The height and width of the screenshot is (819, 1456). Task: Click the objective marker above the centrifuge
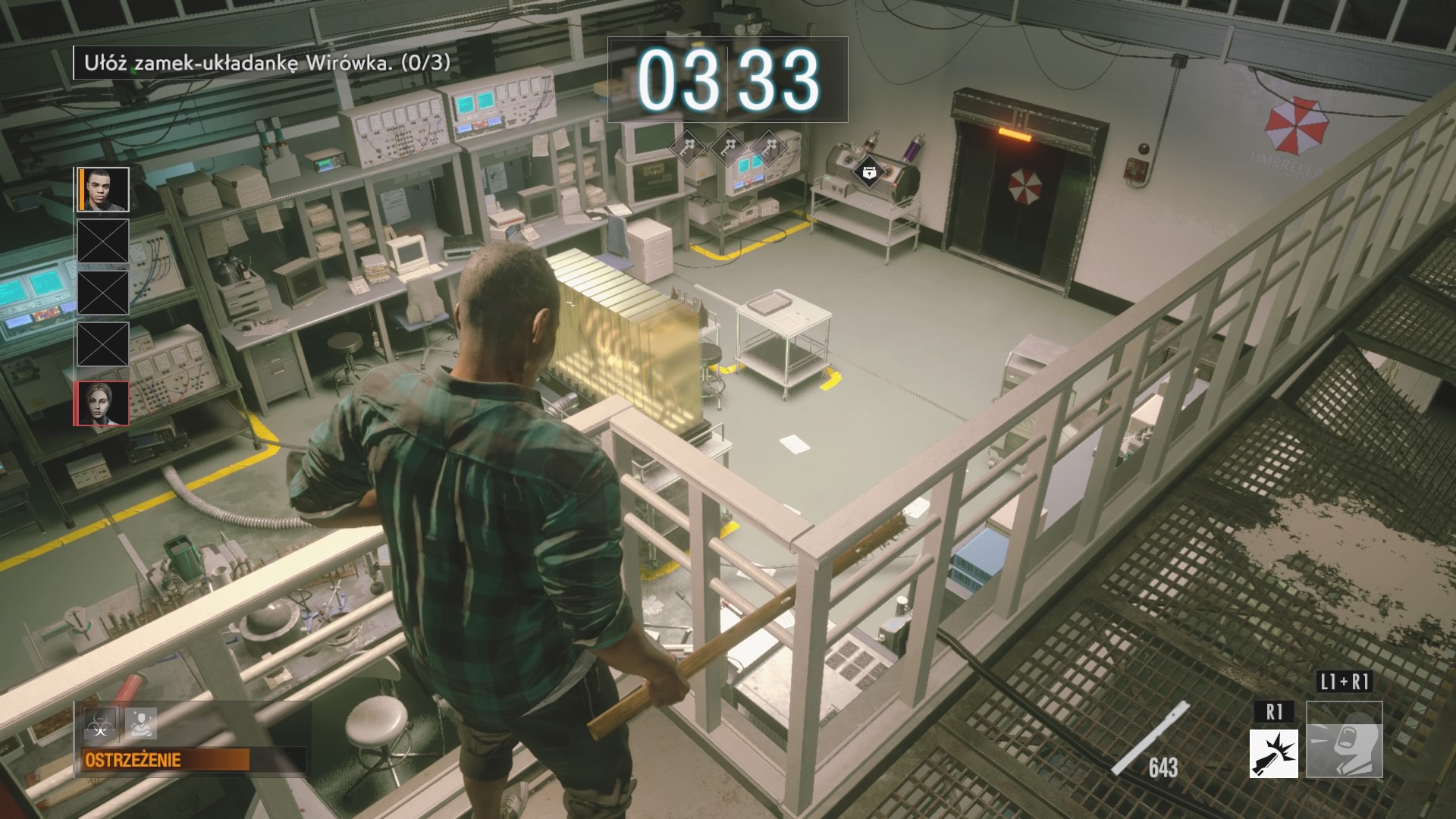868,172
